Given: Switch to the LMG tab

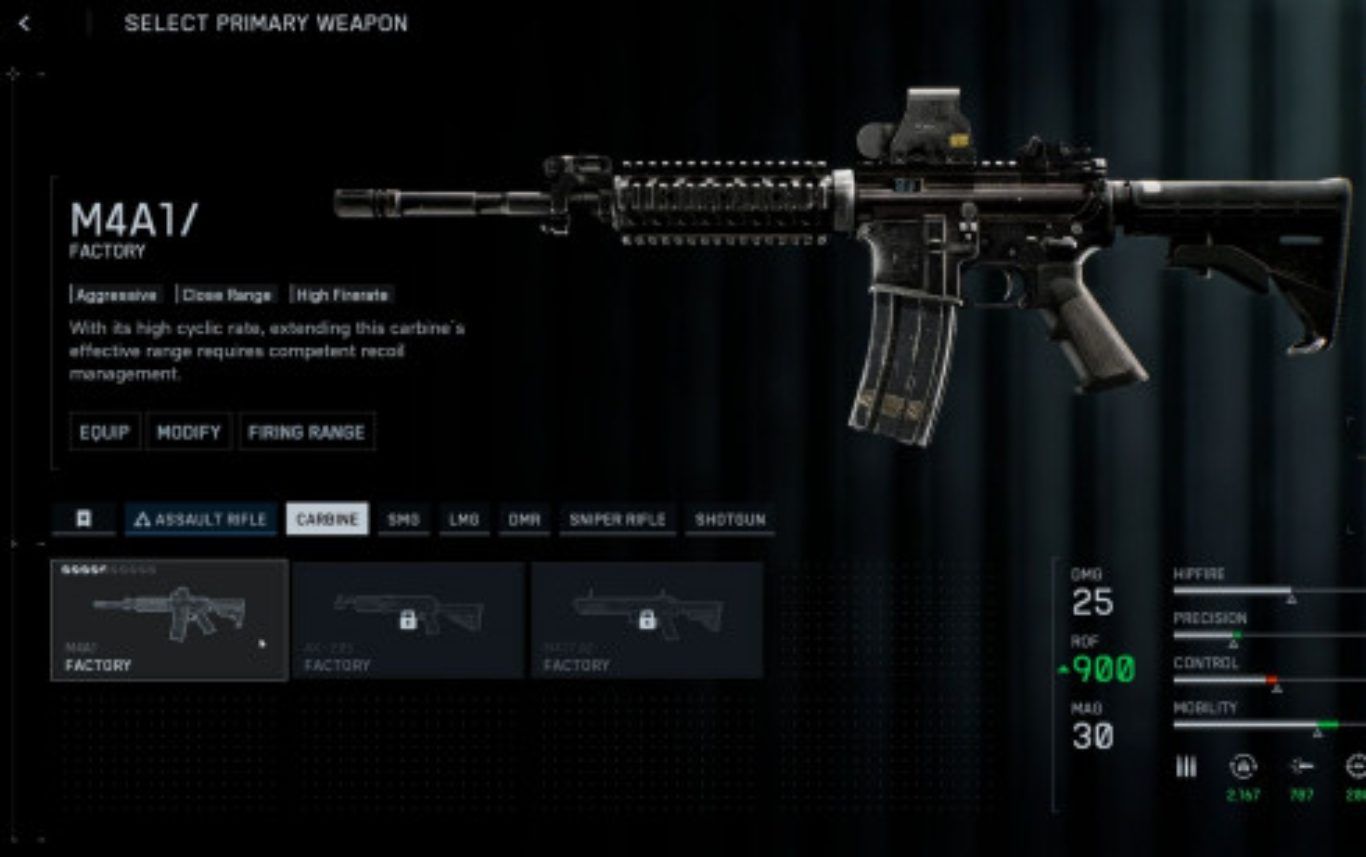Looking at the screenshot, I should [464, 519].
